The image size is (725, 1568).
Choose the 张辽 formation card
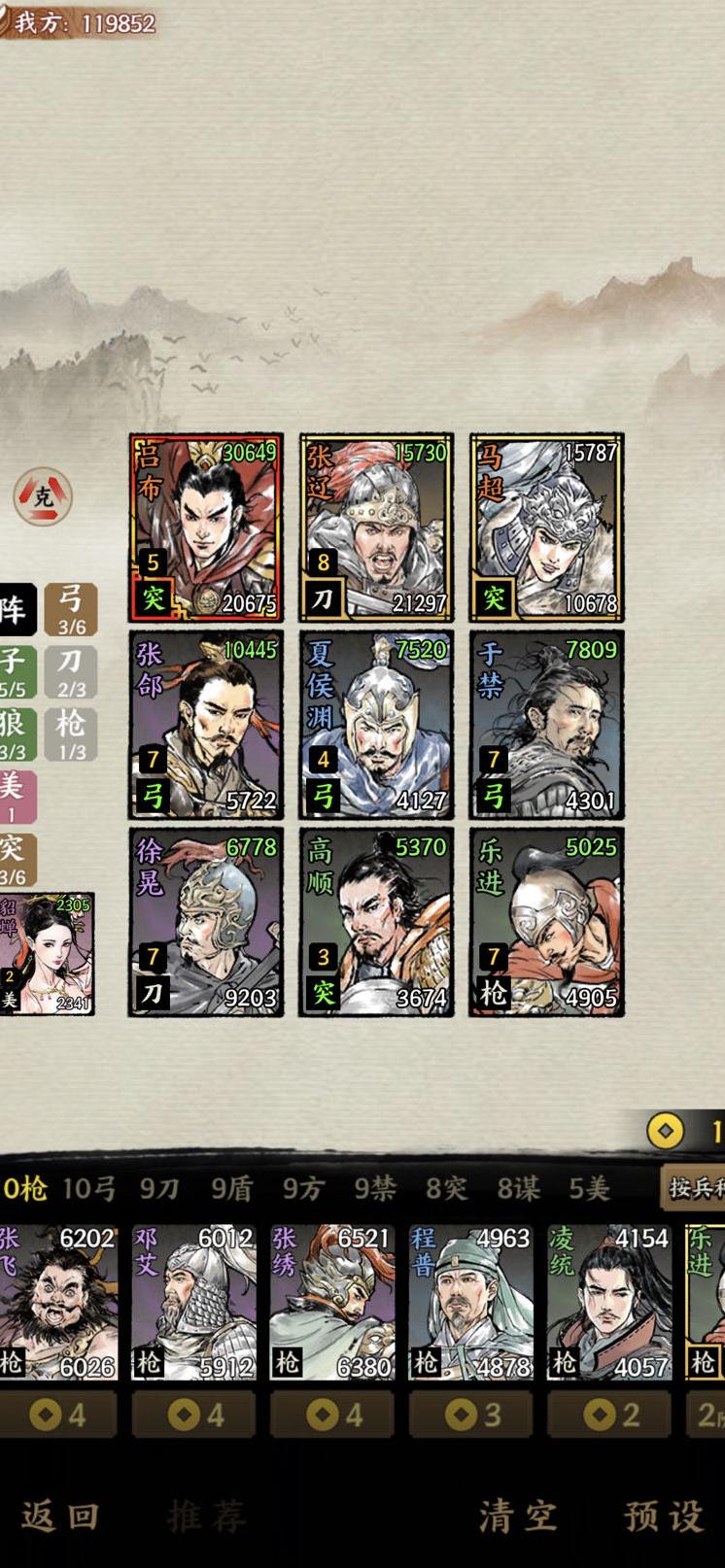point(376,528)
